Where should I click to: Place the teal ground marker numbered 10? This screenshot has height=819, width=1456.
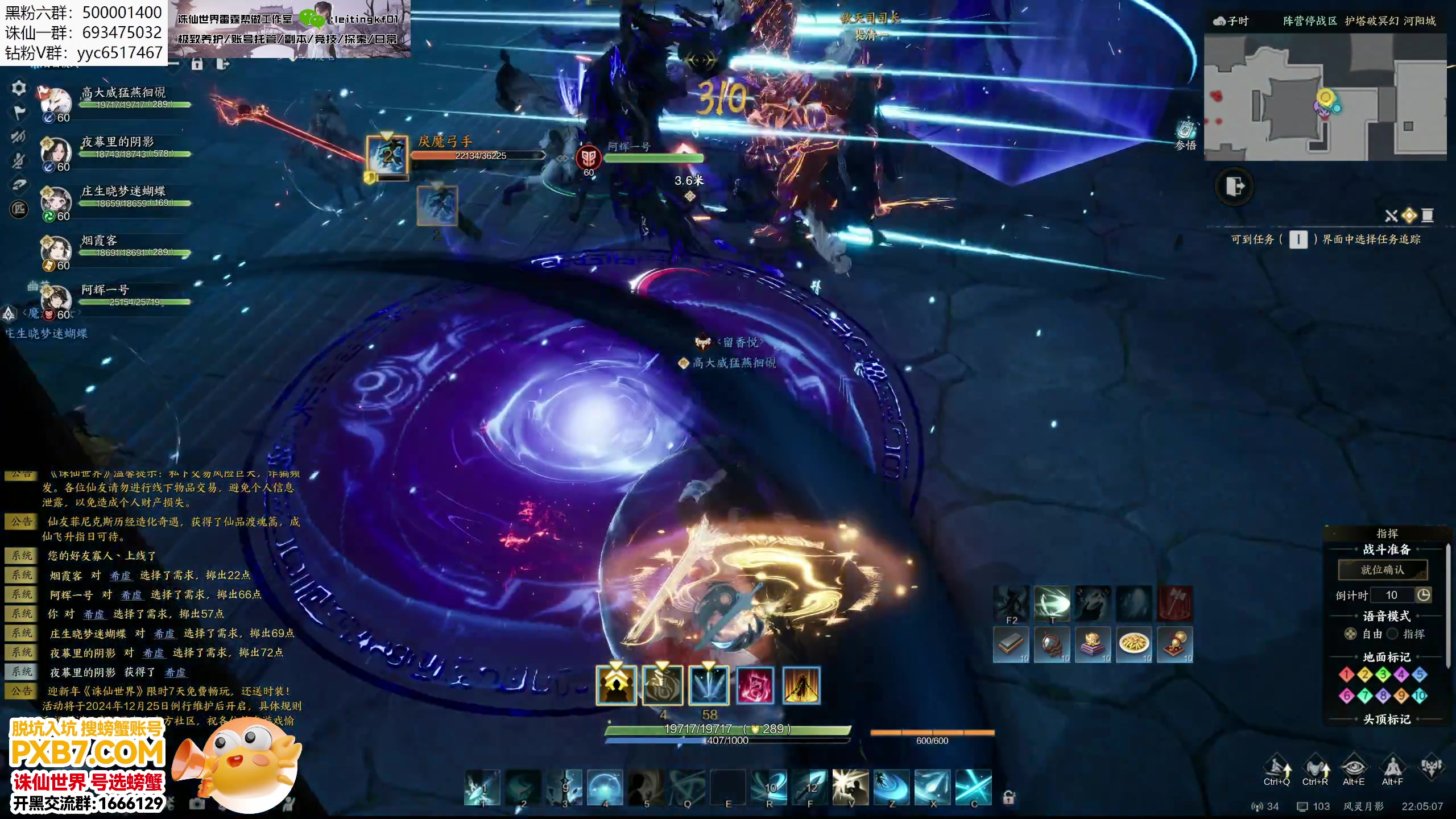point(1420,696)
